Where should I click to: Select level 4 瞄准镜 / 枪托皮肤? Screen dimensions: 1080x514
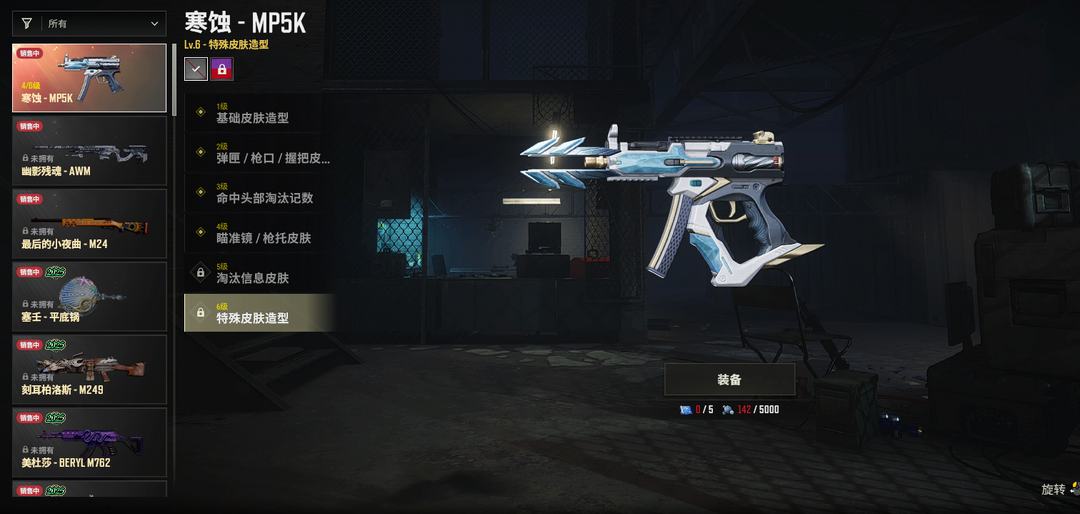point(259,233)
